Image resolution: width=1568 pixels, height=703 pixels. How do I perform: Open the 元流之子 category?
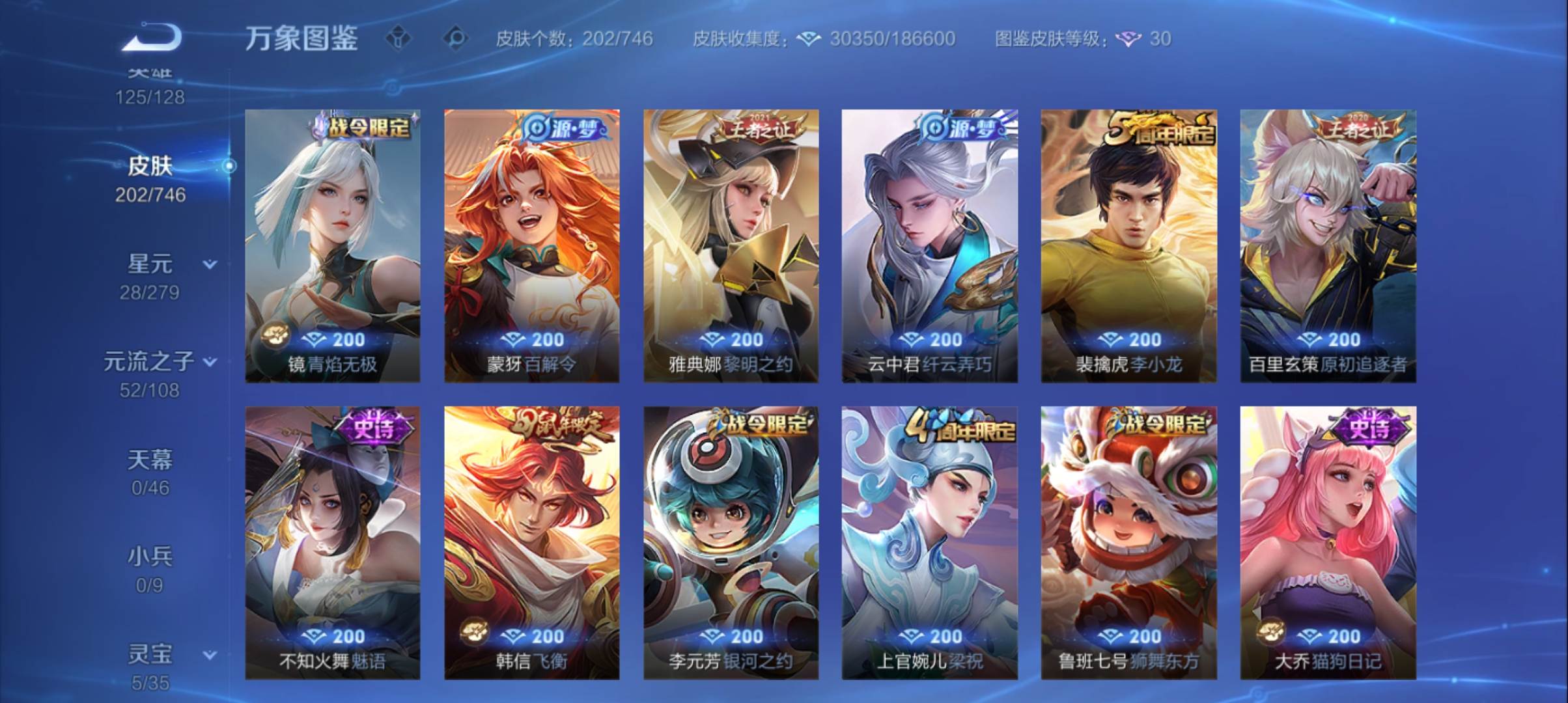[x=150, y=374]
